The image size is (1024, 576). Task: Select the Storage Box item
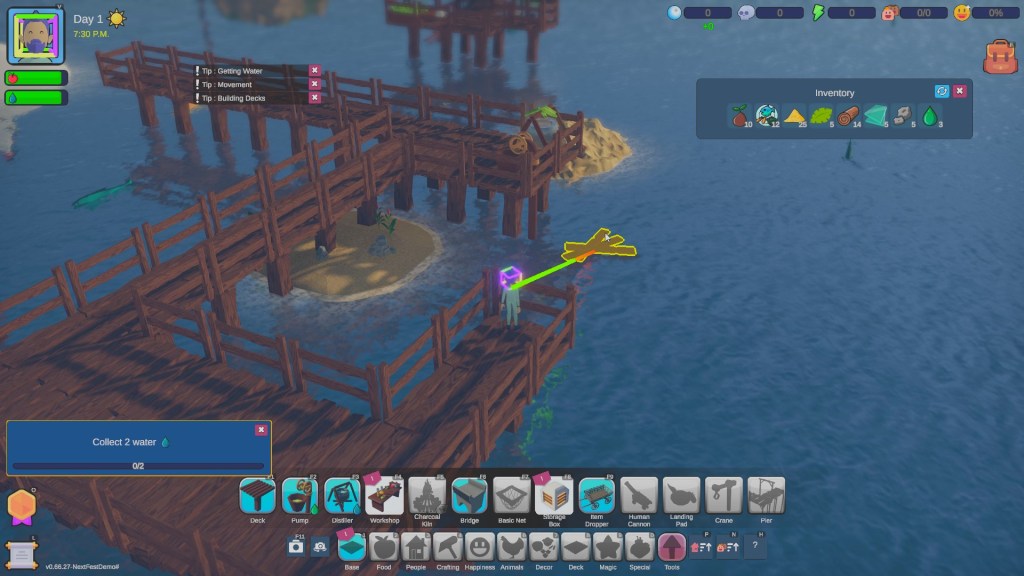tap(553, 496)
